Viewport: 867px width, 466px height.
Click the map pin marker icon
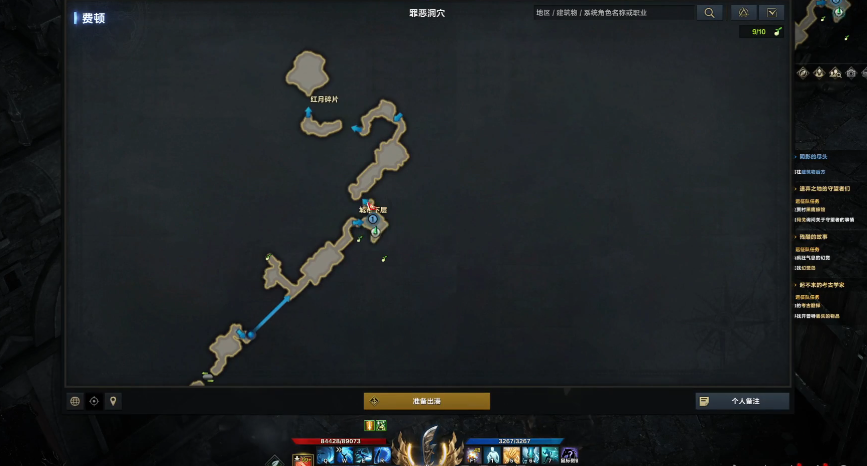pos(113,401)
